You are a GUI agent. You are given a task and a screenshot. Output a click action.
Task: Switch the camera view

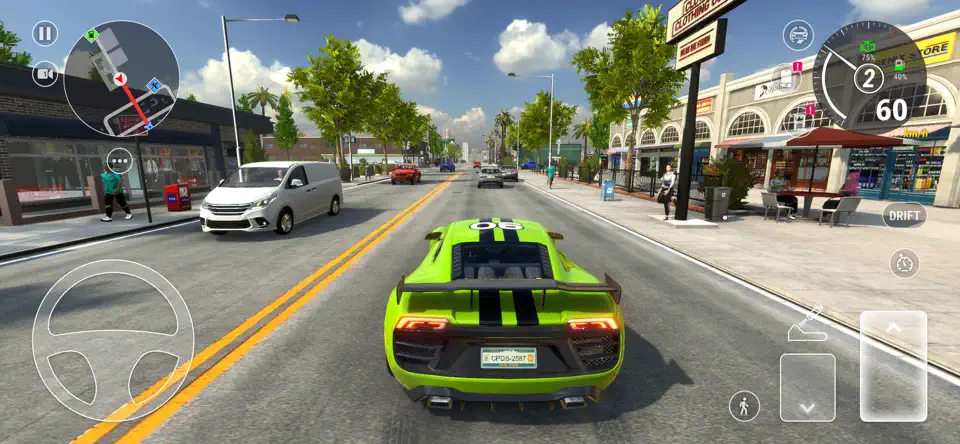tap(45, 74)
